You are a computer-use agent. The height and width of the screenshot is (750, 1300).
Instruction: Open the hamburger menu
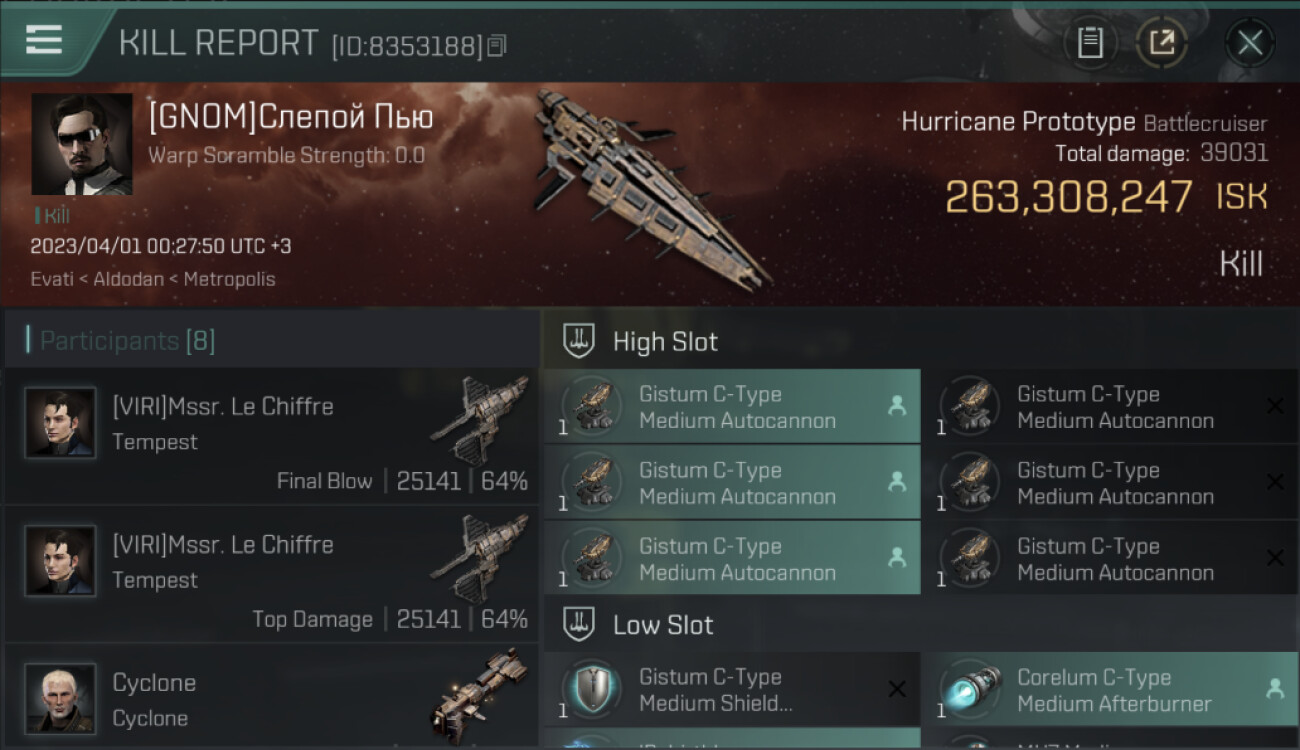pos(44,40)
